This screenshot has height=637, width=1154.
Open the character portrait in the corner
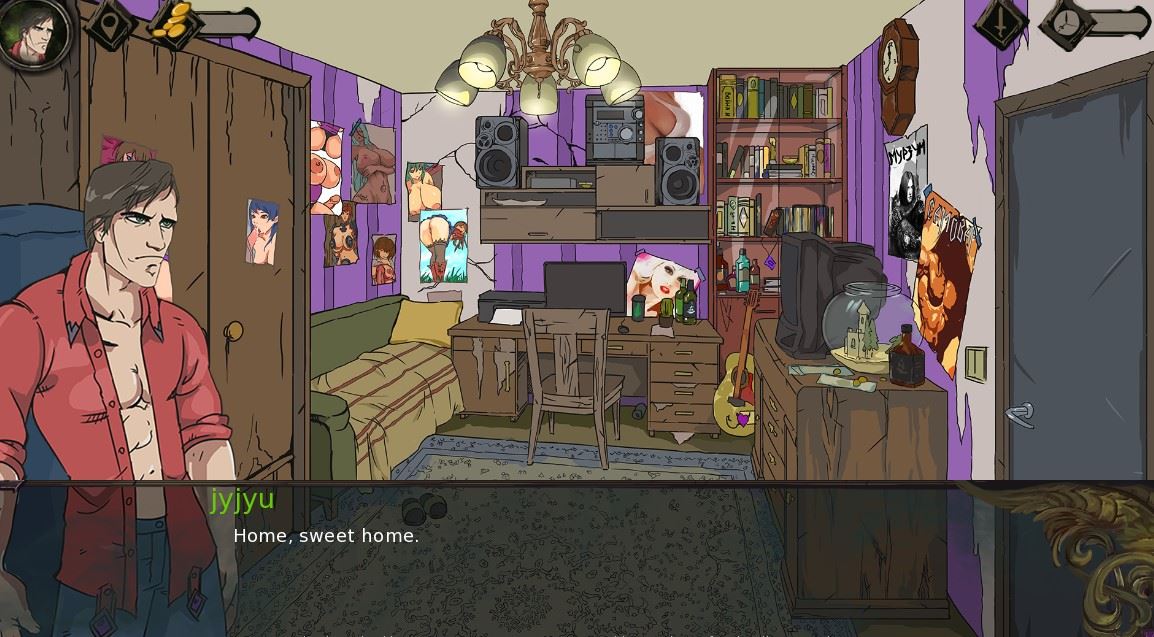(x=34, y=32)
